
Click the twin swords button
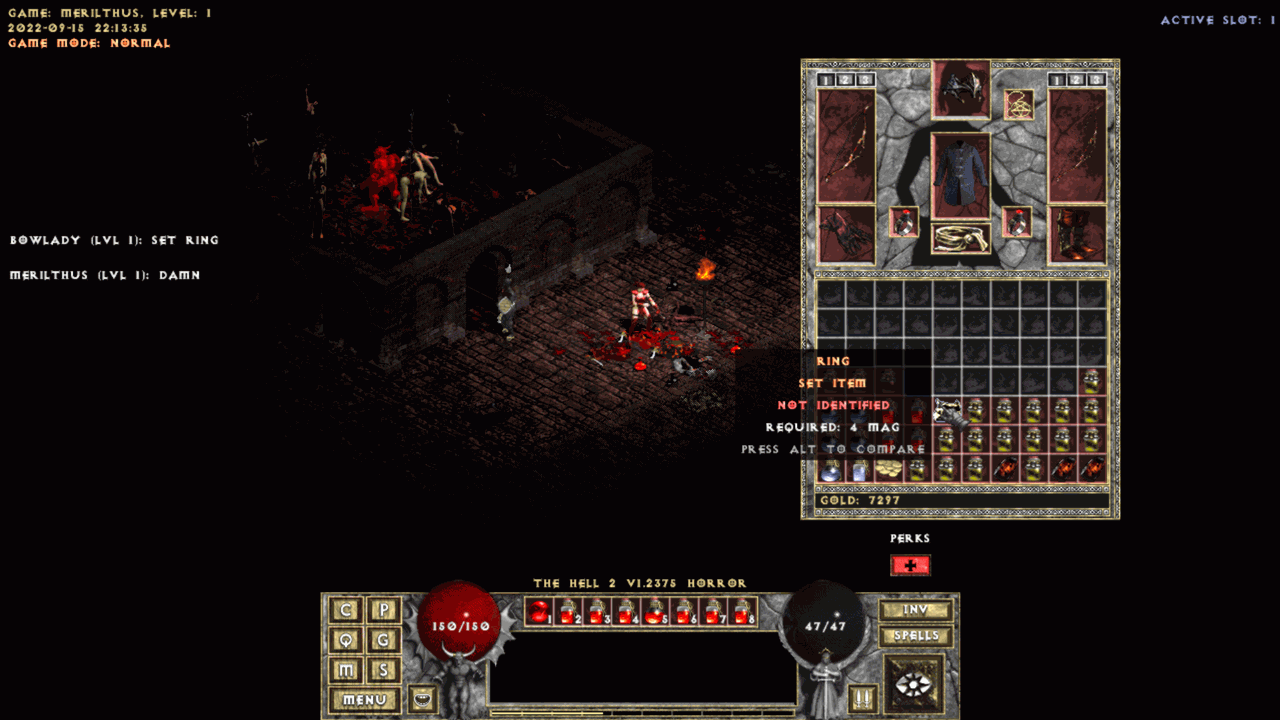862,698
